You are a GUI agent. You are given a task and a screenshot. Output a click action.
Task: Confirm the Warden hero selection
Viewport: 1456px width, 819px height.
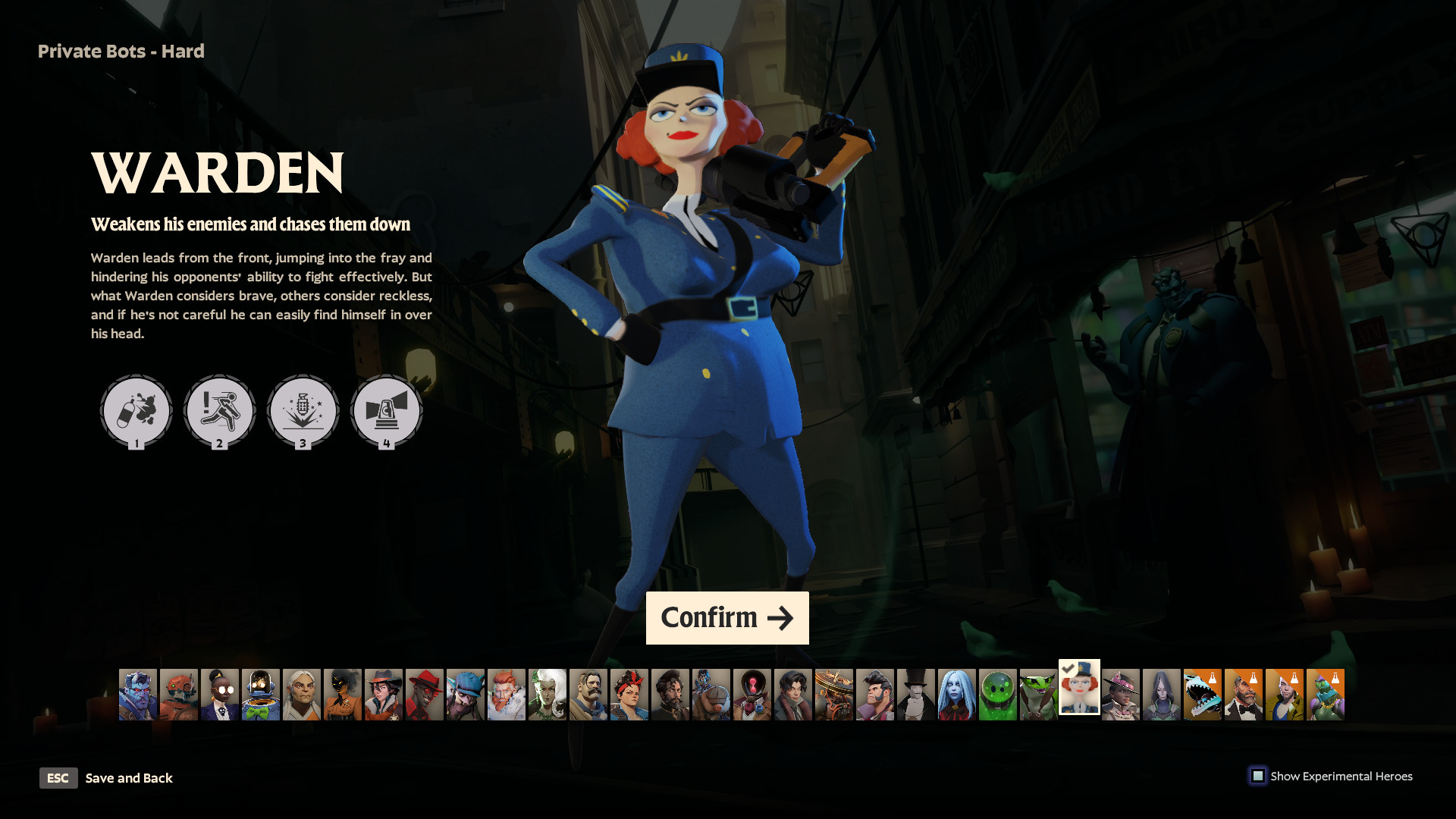click(726, 617)
